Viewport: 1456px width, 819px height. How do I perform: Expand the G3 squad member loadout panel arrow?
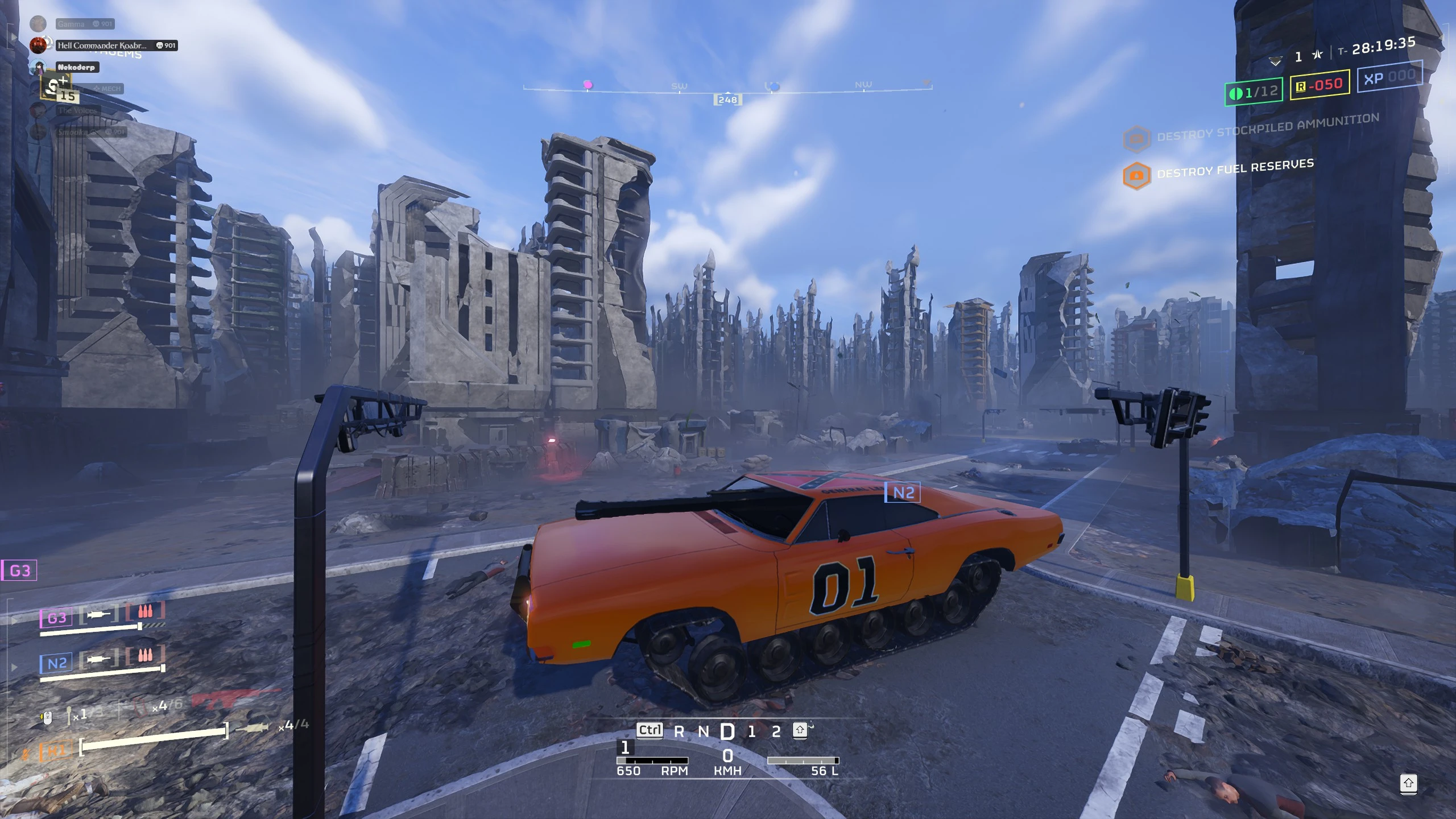(x=15, y=620)
